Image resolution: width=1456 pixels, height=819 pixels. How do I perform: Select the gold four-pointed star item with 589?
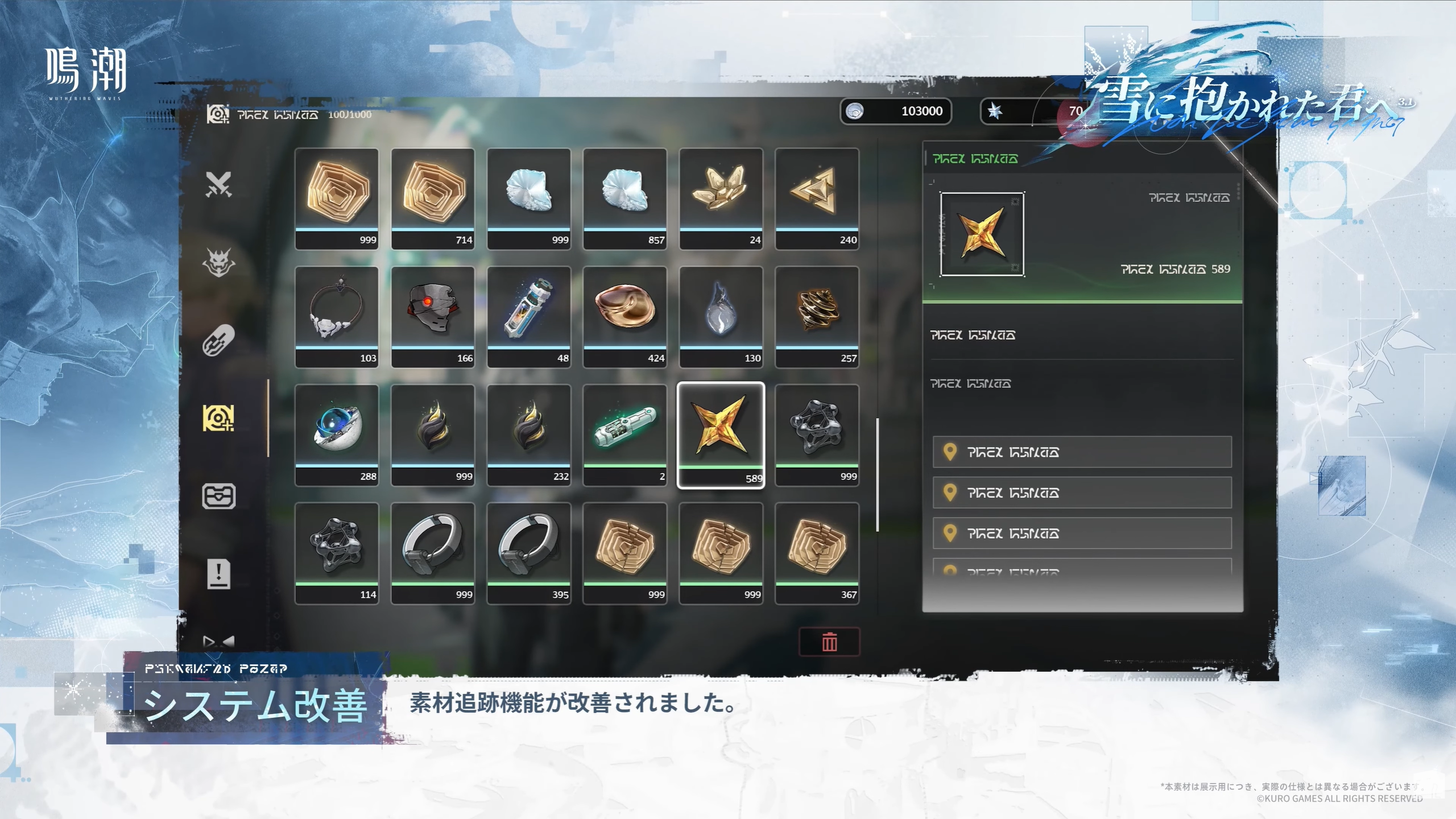point(721,435)
